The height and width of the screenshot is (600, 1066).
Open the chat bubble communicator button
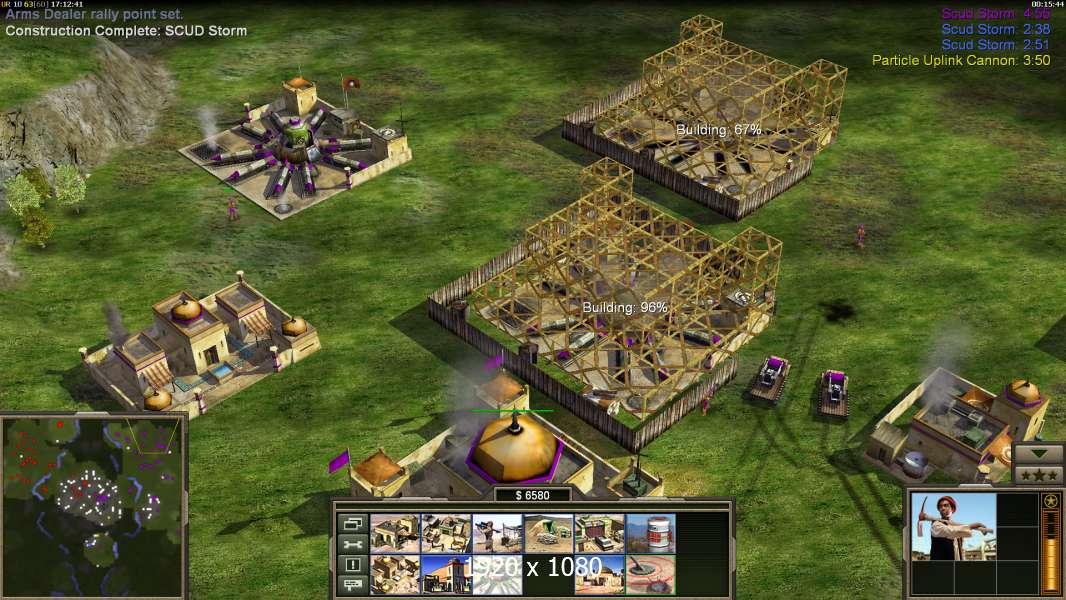click(x=352, y=585)
